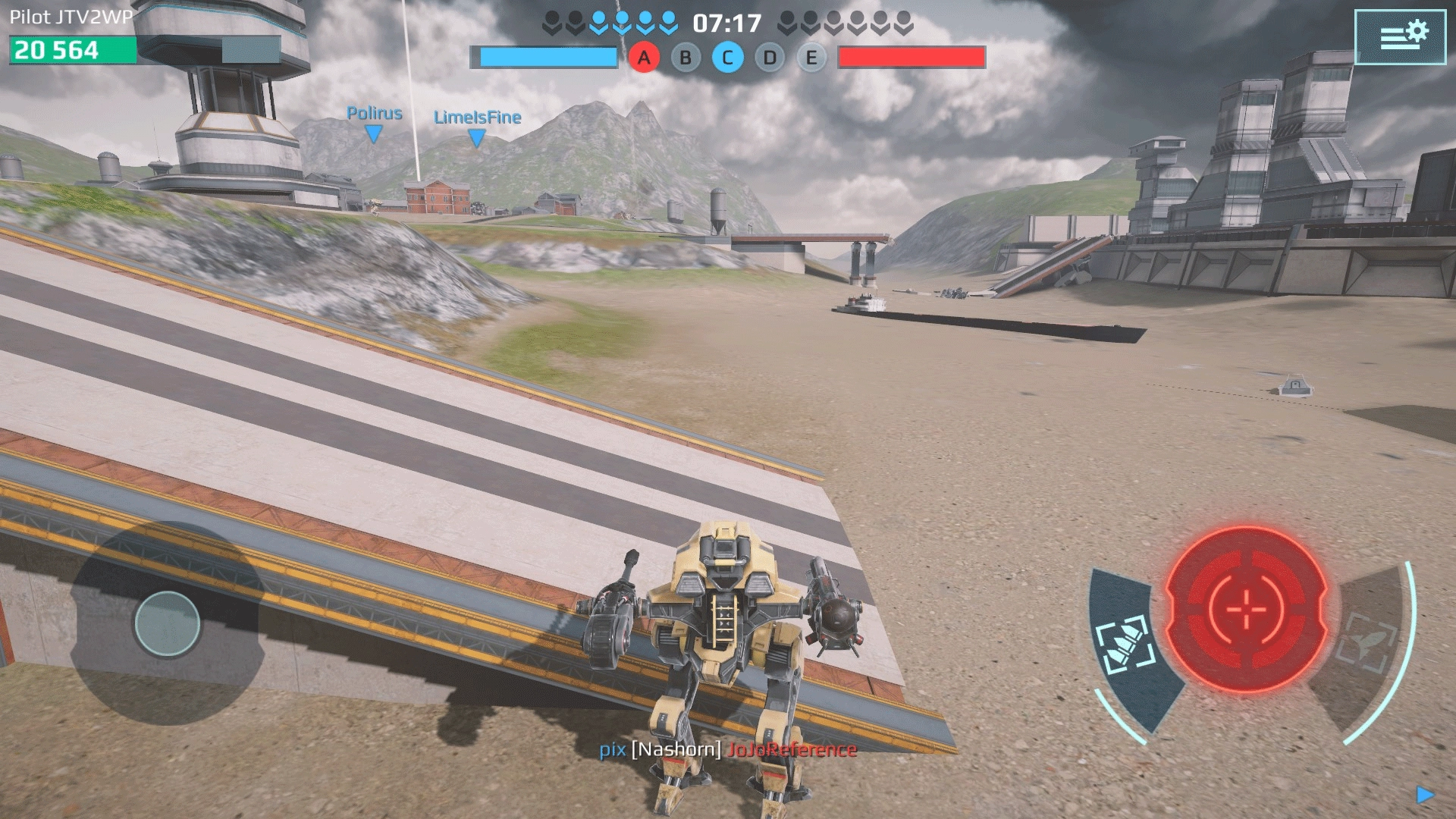Select beacon E indicator
The height and width of the screenshot is (819, 1456).
click(811, 58)
